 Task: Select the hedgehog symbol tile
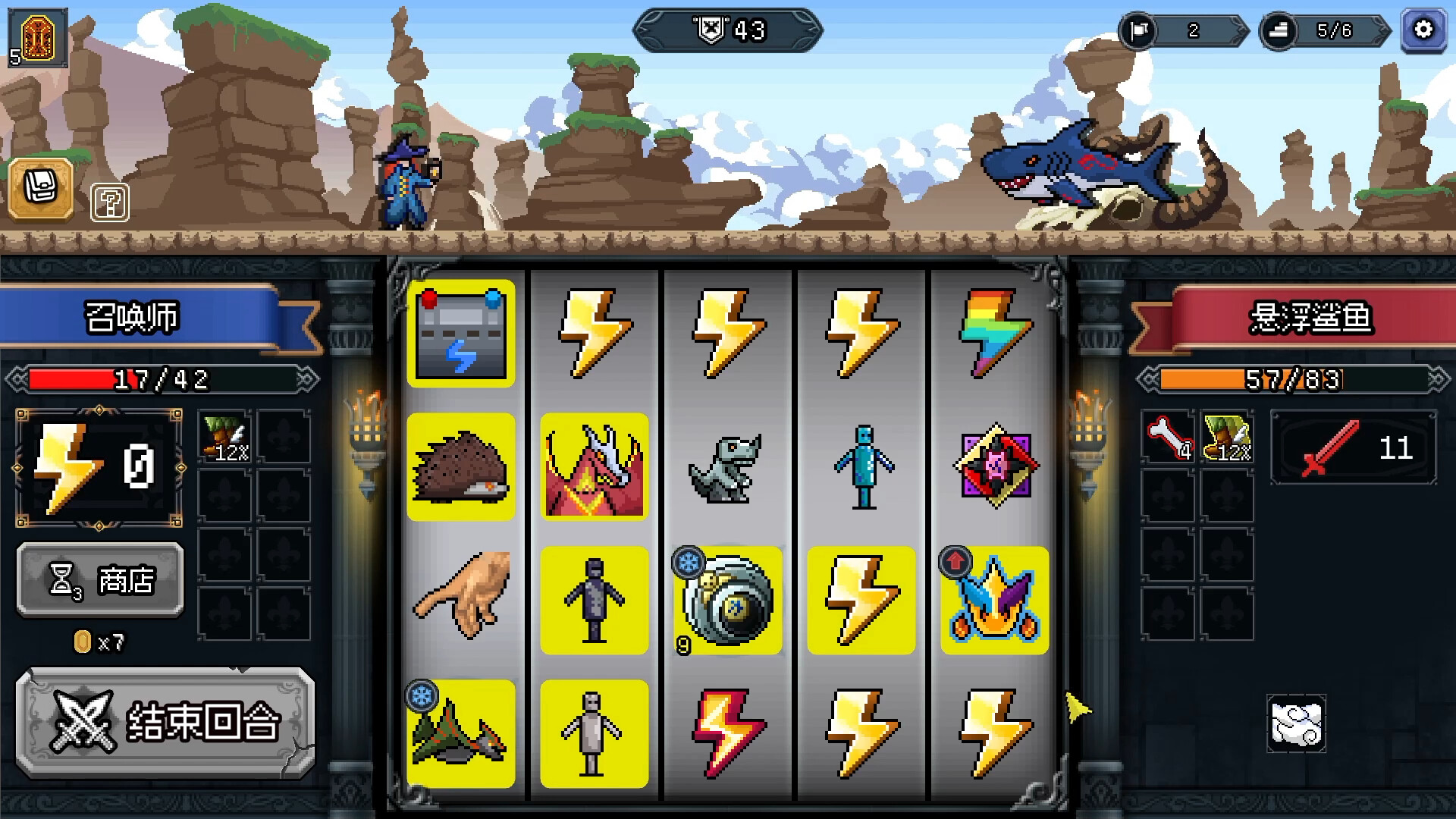[461, 467]
